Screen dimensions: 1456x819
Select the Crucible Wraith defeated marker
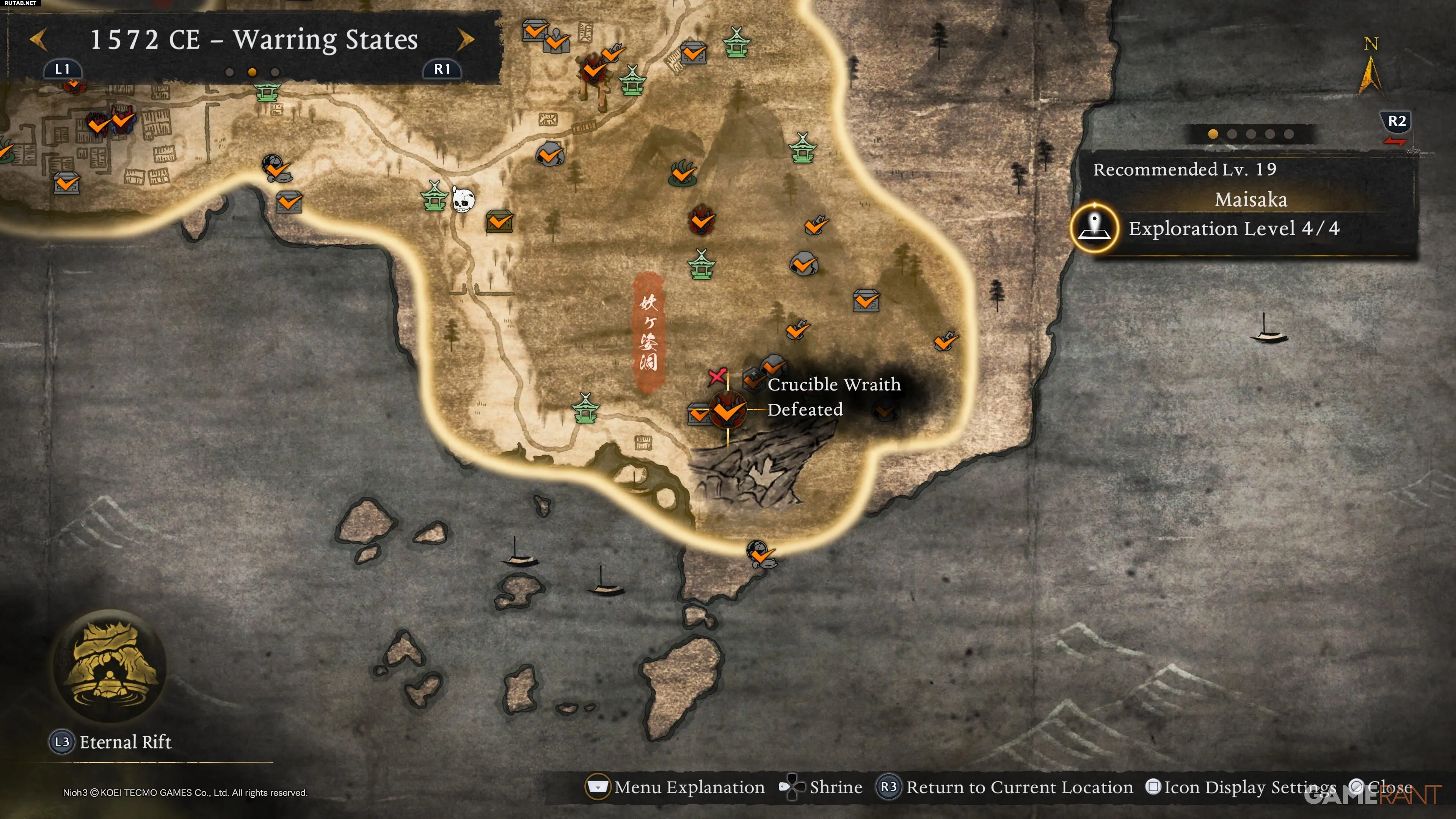tap(728, 410)
